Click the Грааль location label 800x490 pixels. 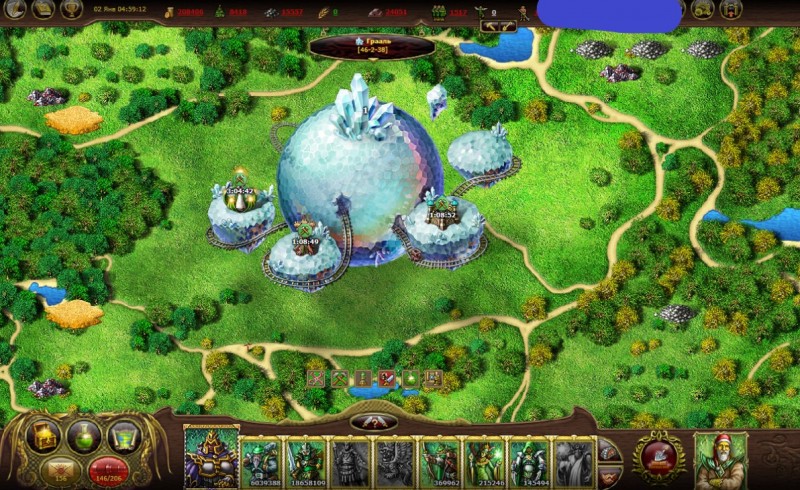coord(372,45)
